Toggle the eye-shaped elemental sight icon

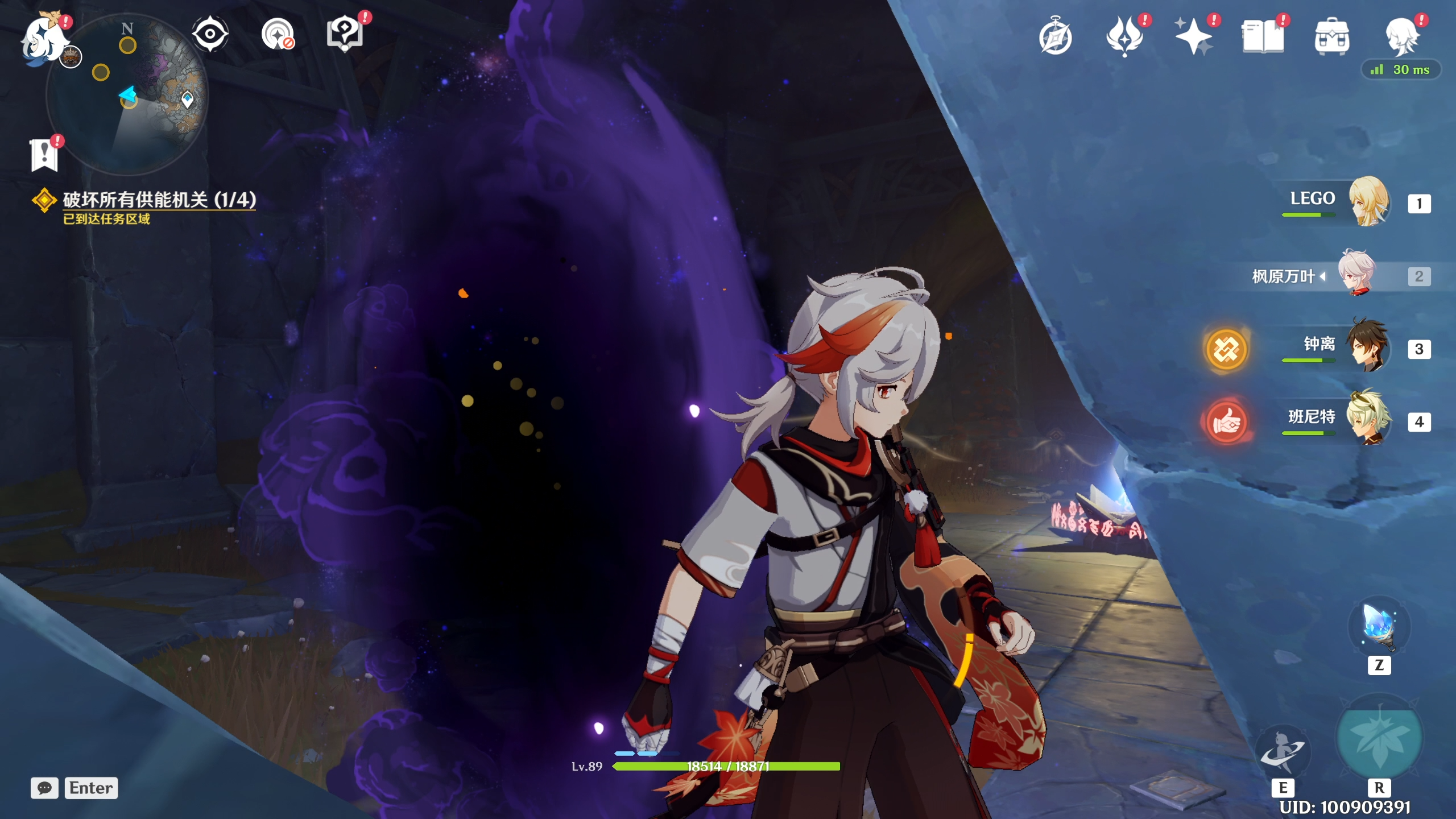[210, 34]
